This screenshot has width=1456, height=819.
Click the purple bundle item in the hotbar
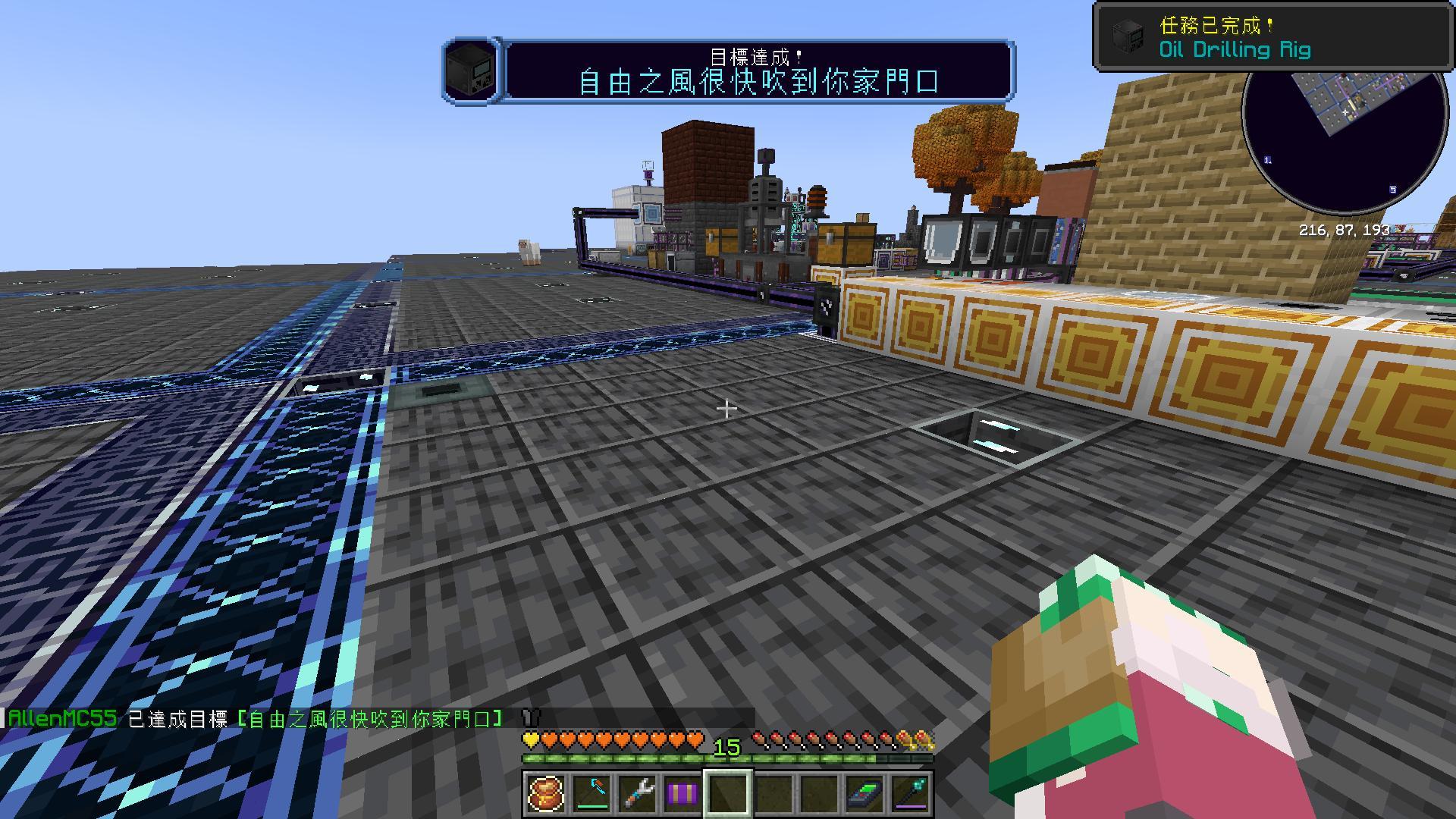682,793
